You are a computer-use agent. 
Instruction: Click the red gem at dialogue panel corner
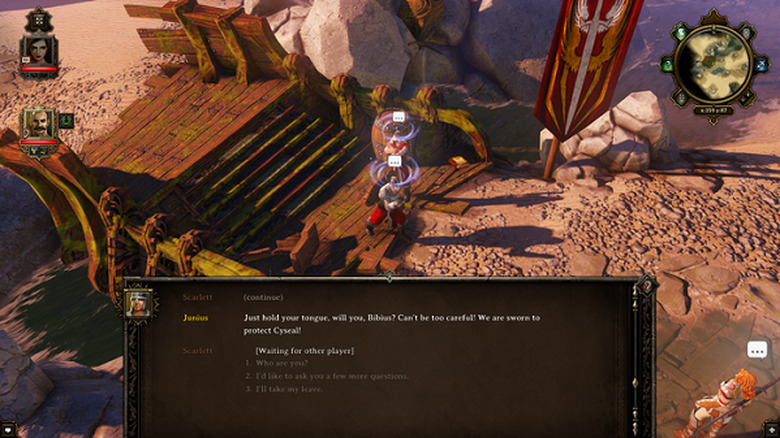[x=644, y=287]
